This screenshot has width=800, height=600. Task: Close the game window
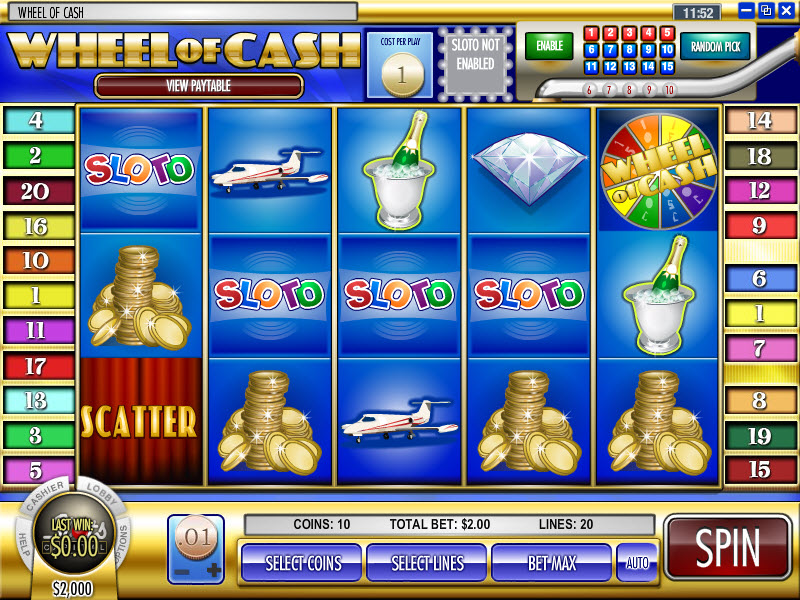pos(785,10)
